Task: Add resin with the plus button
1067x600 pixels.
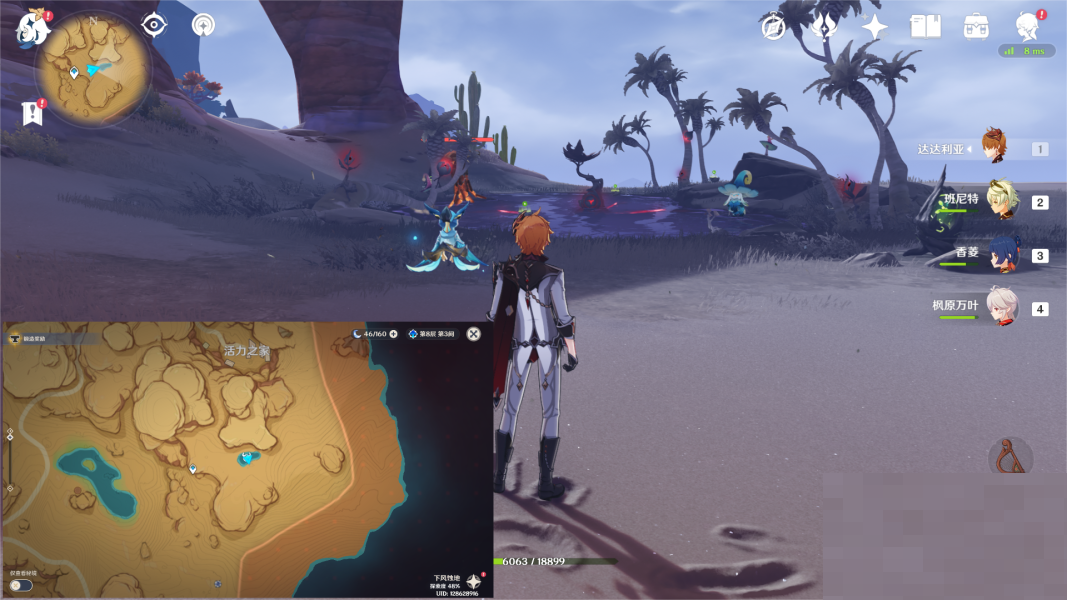Action: (x=393, y=334)
